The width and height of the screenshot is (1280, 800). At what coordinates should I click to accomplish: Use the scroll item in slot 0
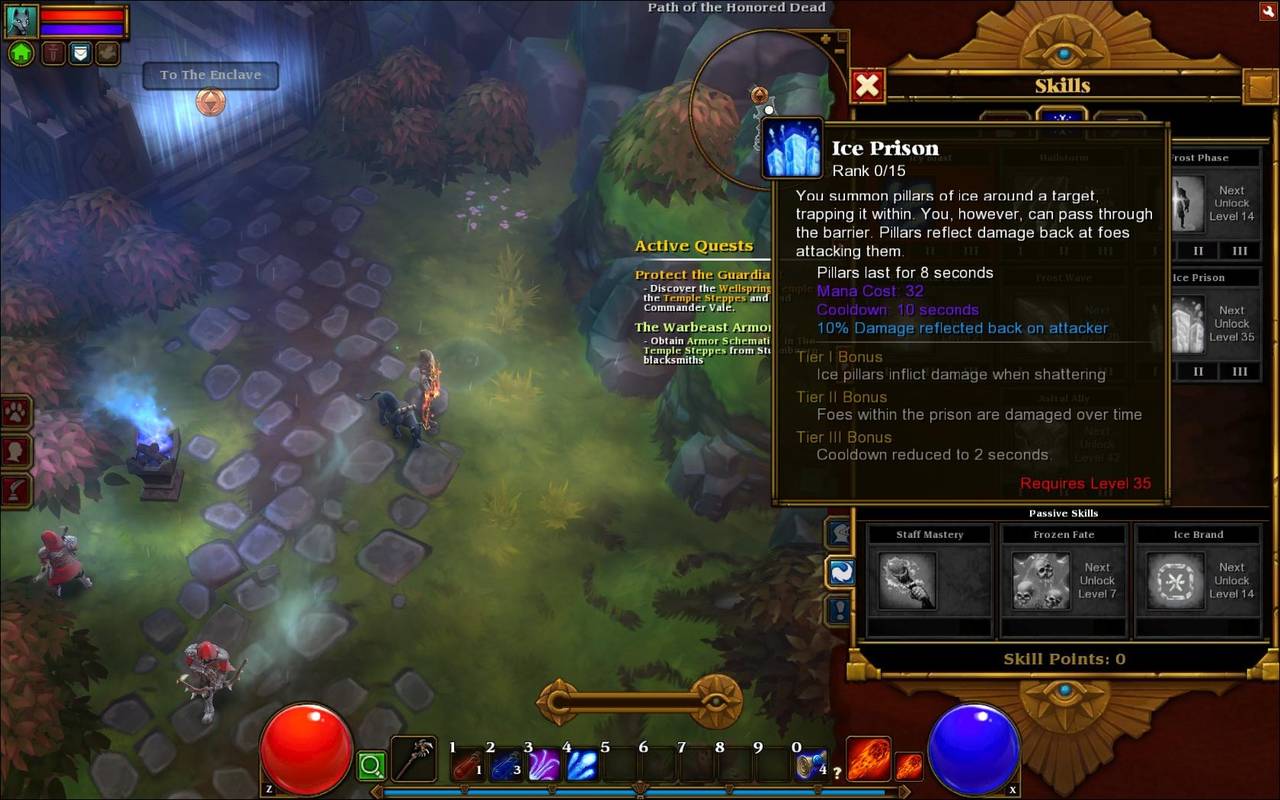tap(811, 766)
